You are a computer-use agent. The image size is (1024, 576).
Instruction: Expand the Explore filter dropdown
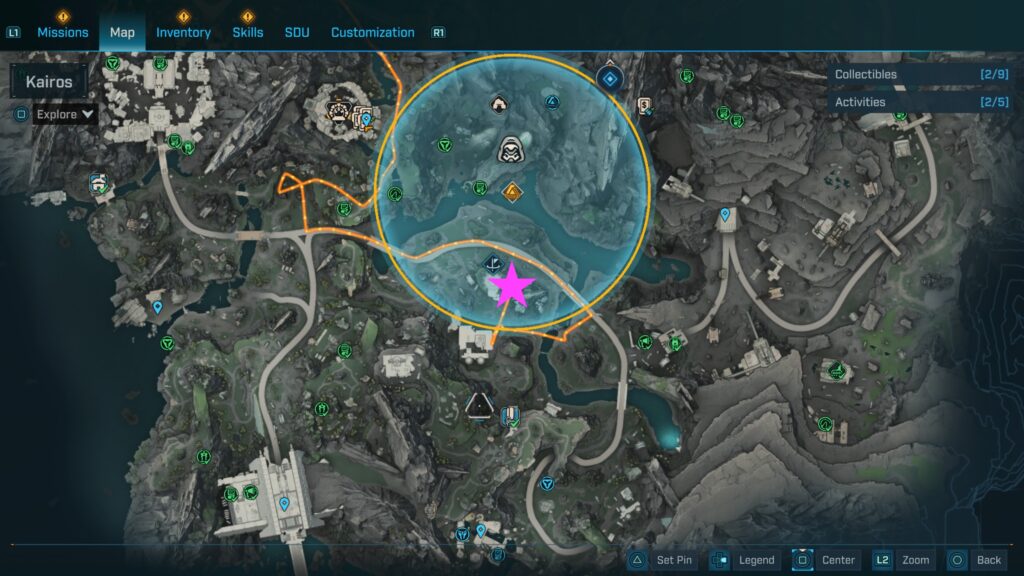click(65, 114)
